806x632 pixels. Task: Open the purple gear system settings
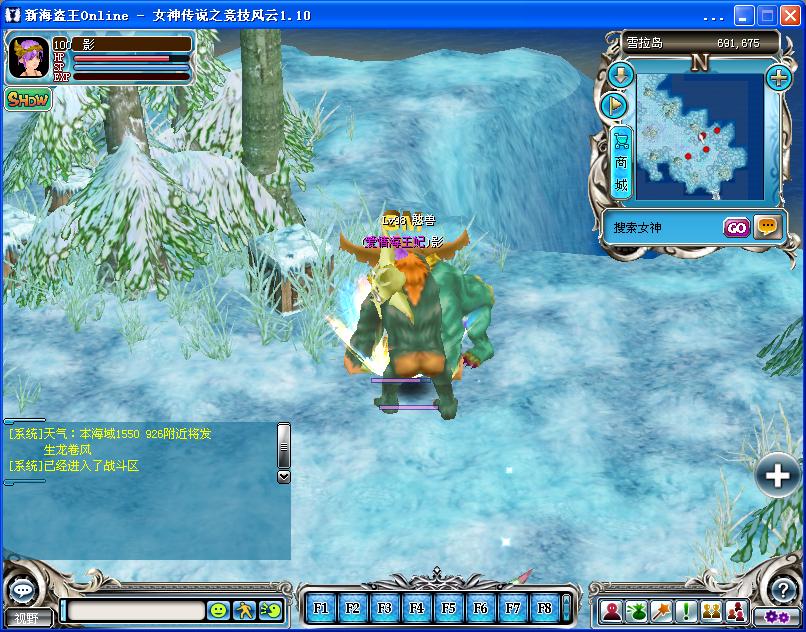click(x=777, y=616)
